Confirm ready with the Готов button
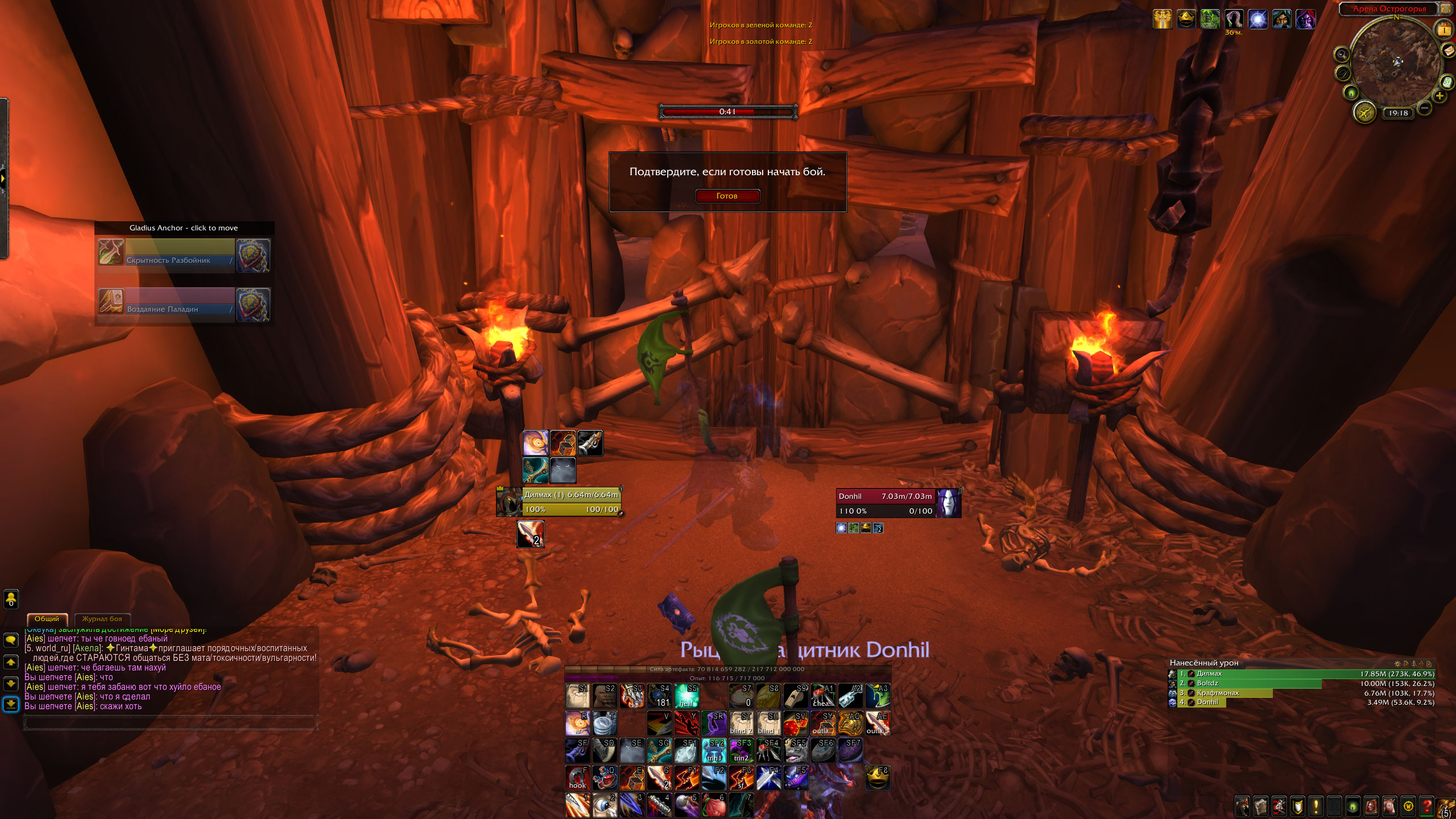The width and height of the screenshot is (1456, 819). 727,196
